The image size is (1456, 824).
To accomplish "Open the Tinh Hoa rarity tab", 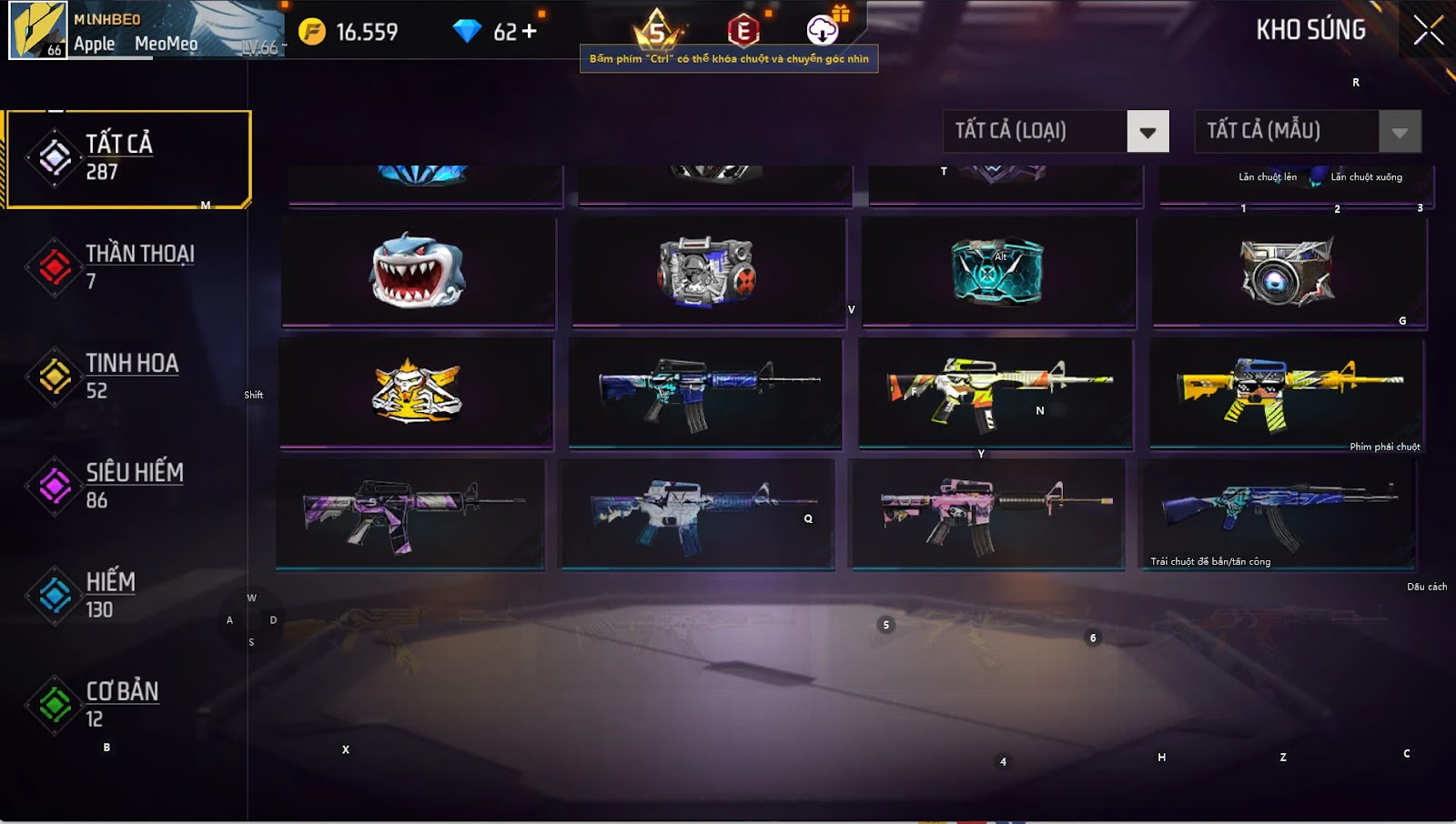I will [127, 377].
